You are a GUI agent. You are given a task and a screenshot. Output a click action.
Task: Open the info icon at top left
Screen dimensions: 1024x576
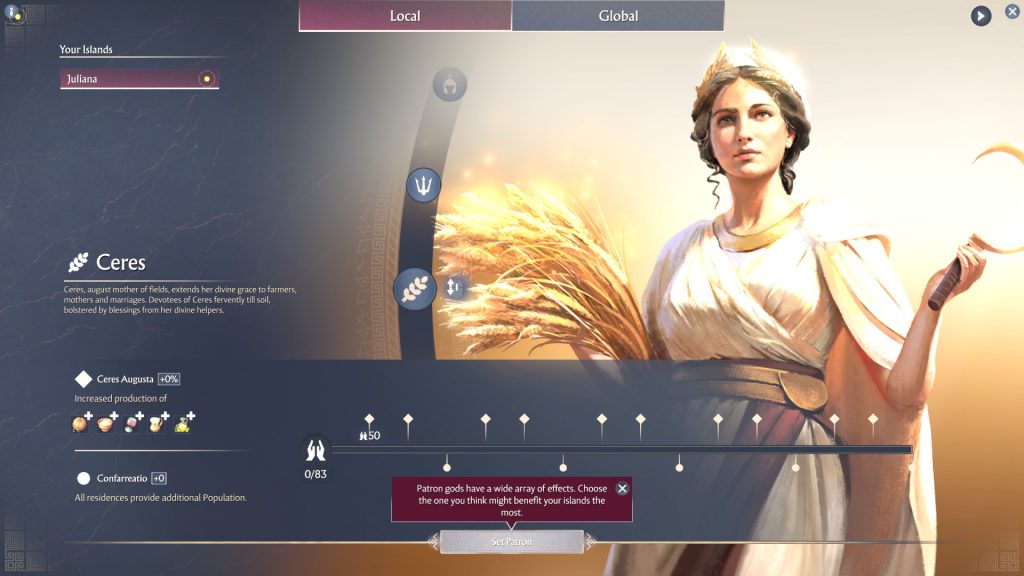pyautogui.click(x=14, y=14)
